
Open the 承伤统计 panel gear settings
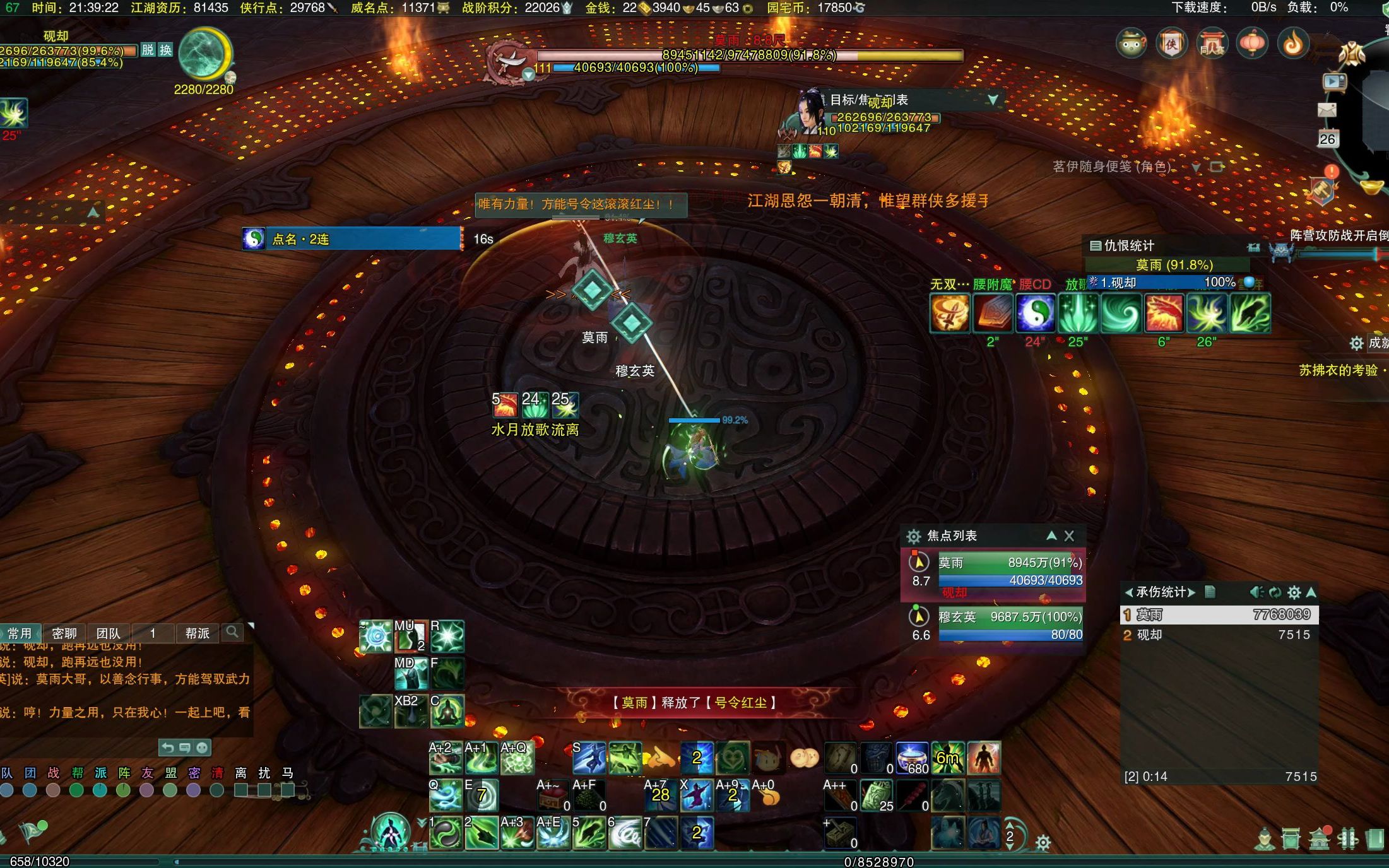click(x=1294, y=592)
